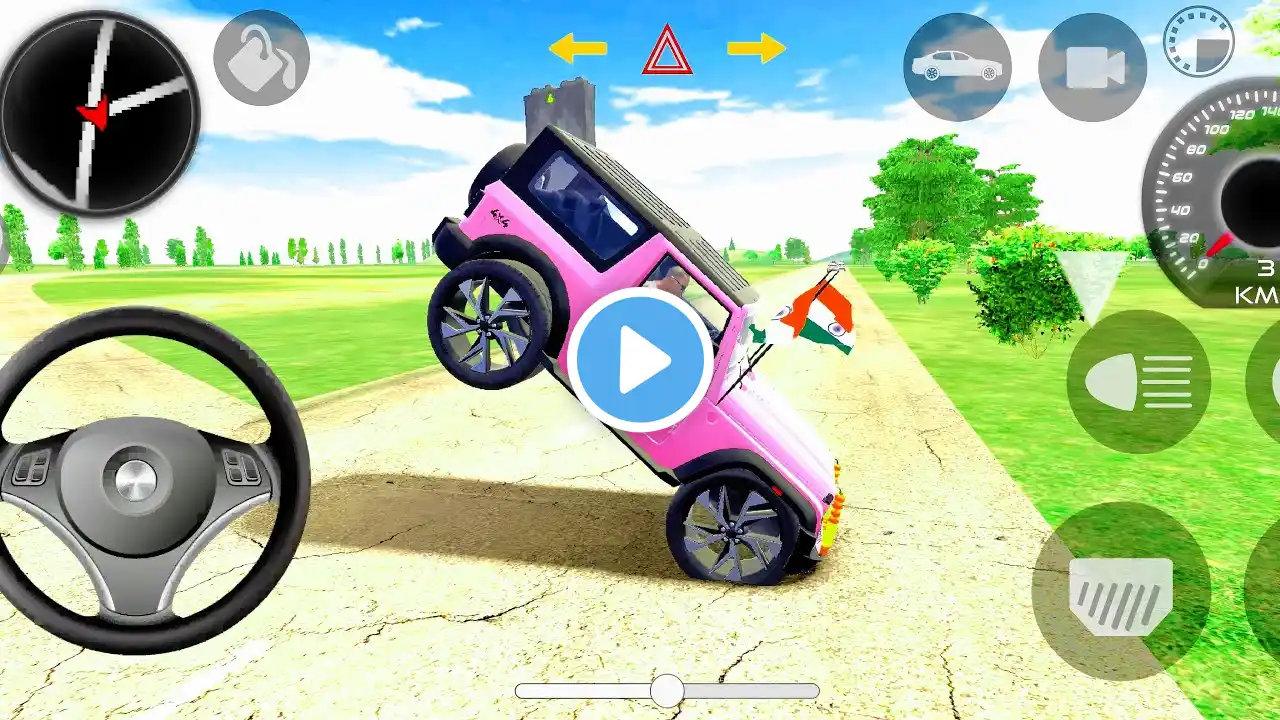Image resolution: width=1280 pixels, height=720 pixels.
Task: Open the car selection button
Action: point(957,67)
